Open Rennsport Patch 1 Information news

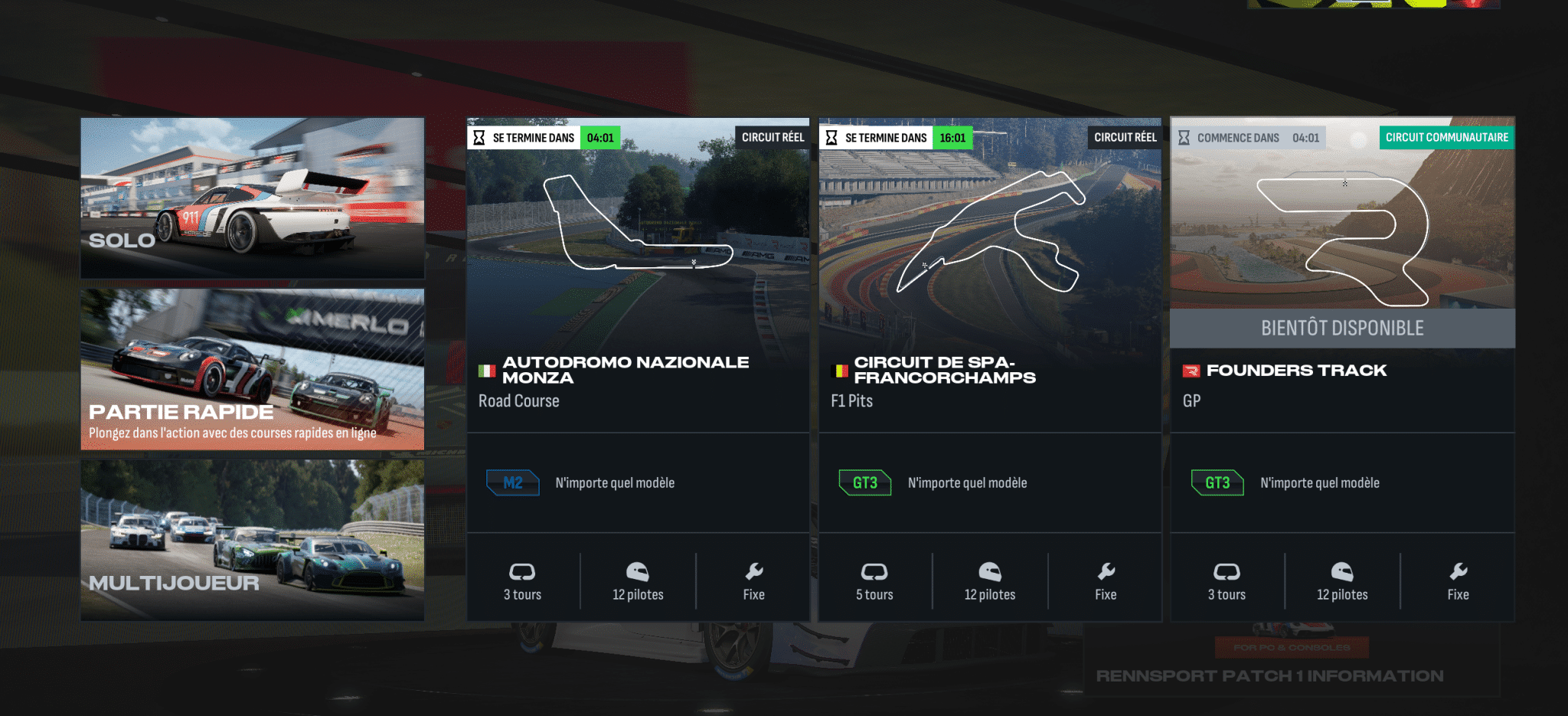[x=1269, y=675]
